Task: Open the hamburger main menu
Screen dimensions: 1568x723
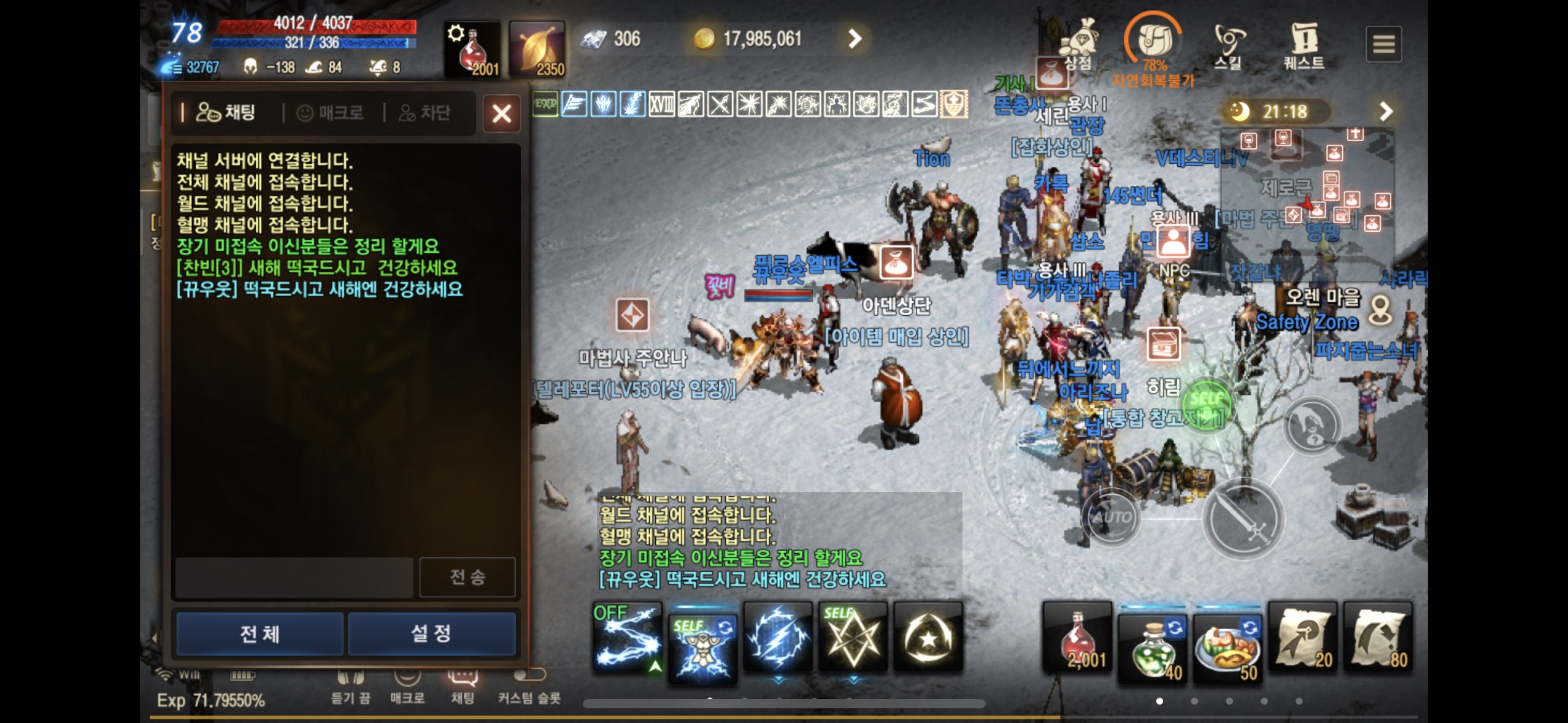Action: point(1383,44)
